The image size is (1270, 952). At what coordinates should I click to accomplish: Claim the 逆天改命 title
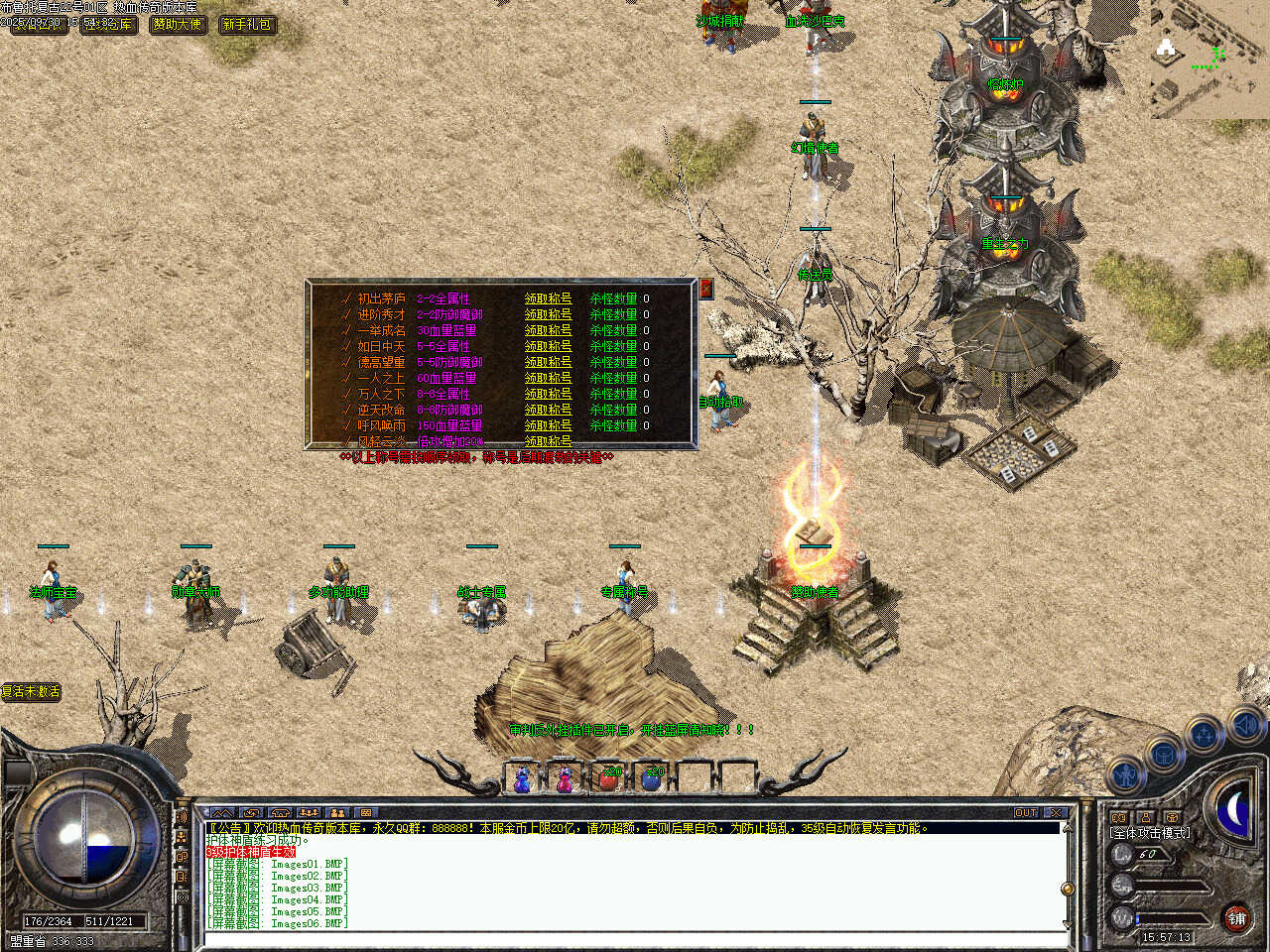click(548, 410)
